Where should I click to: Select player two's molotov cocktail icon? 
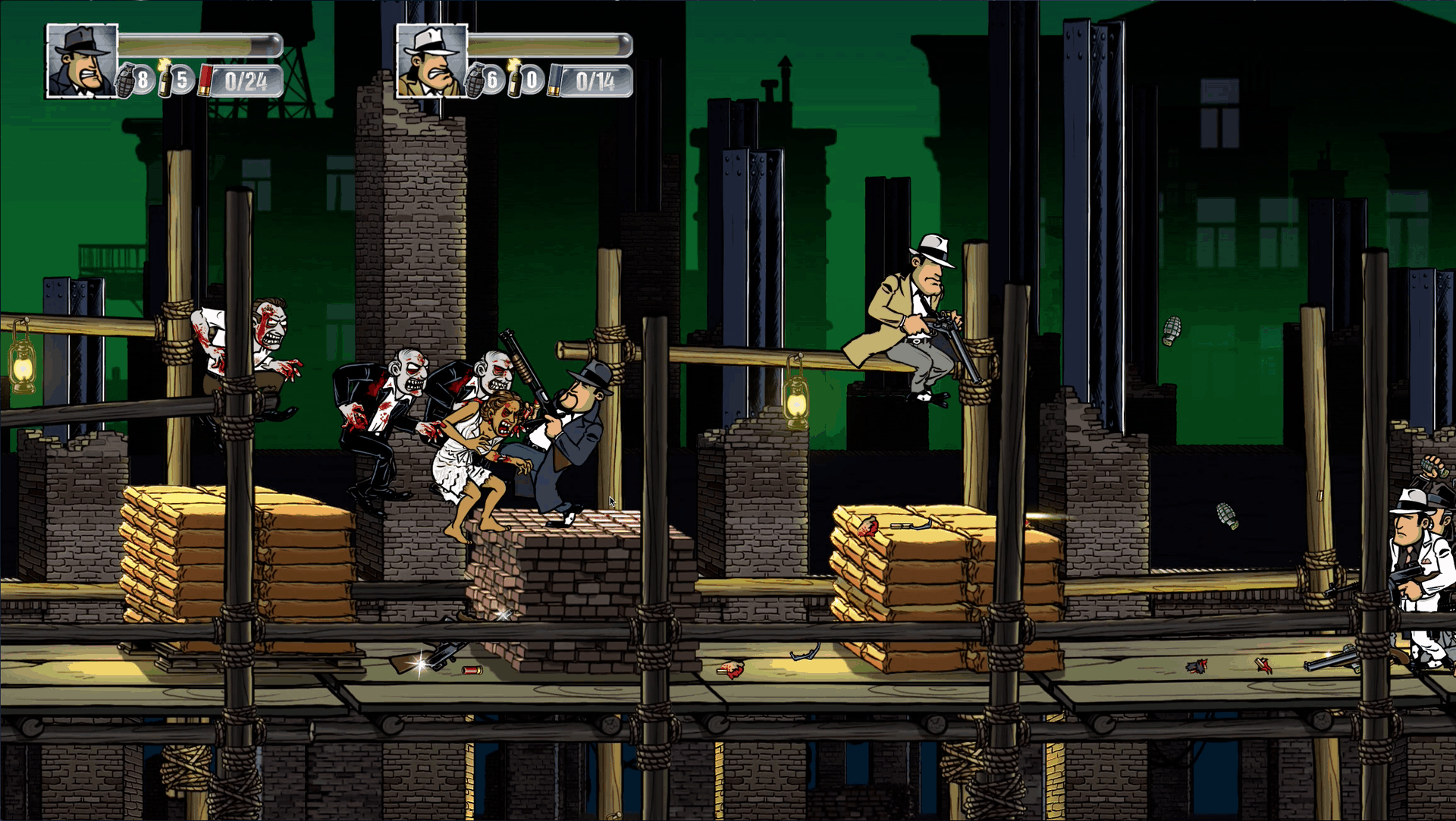(516, 79)
